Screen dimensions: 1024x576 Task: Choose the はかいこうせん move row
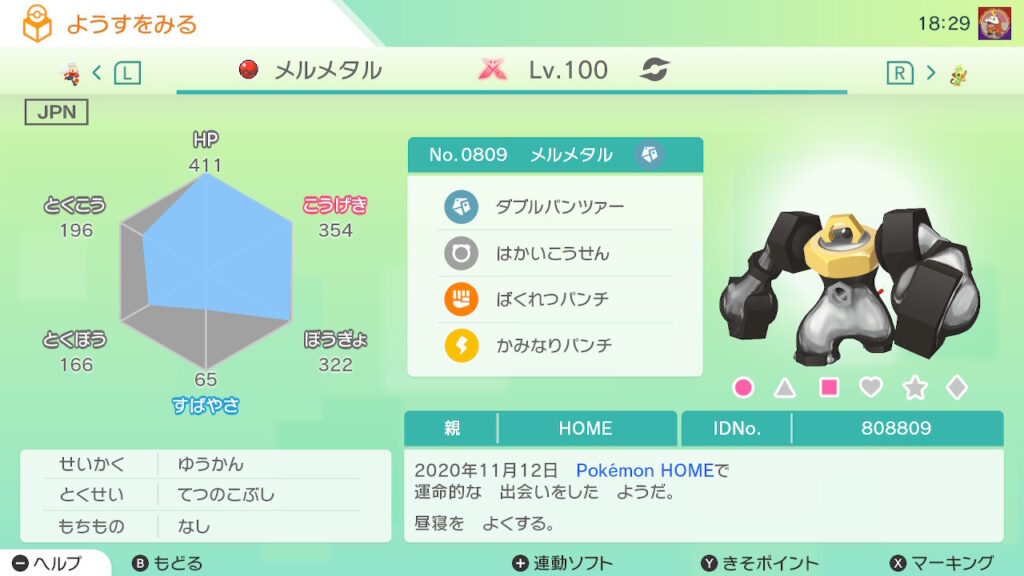point(555,253)
